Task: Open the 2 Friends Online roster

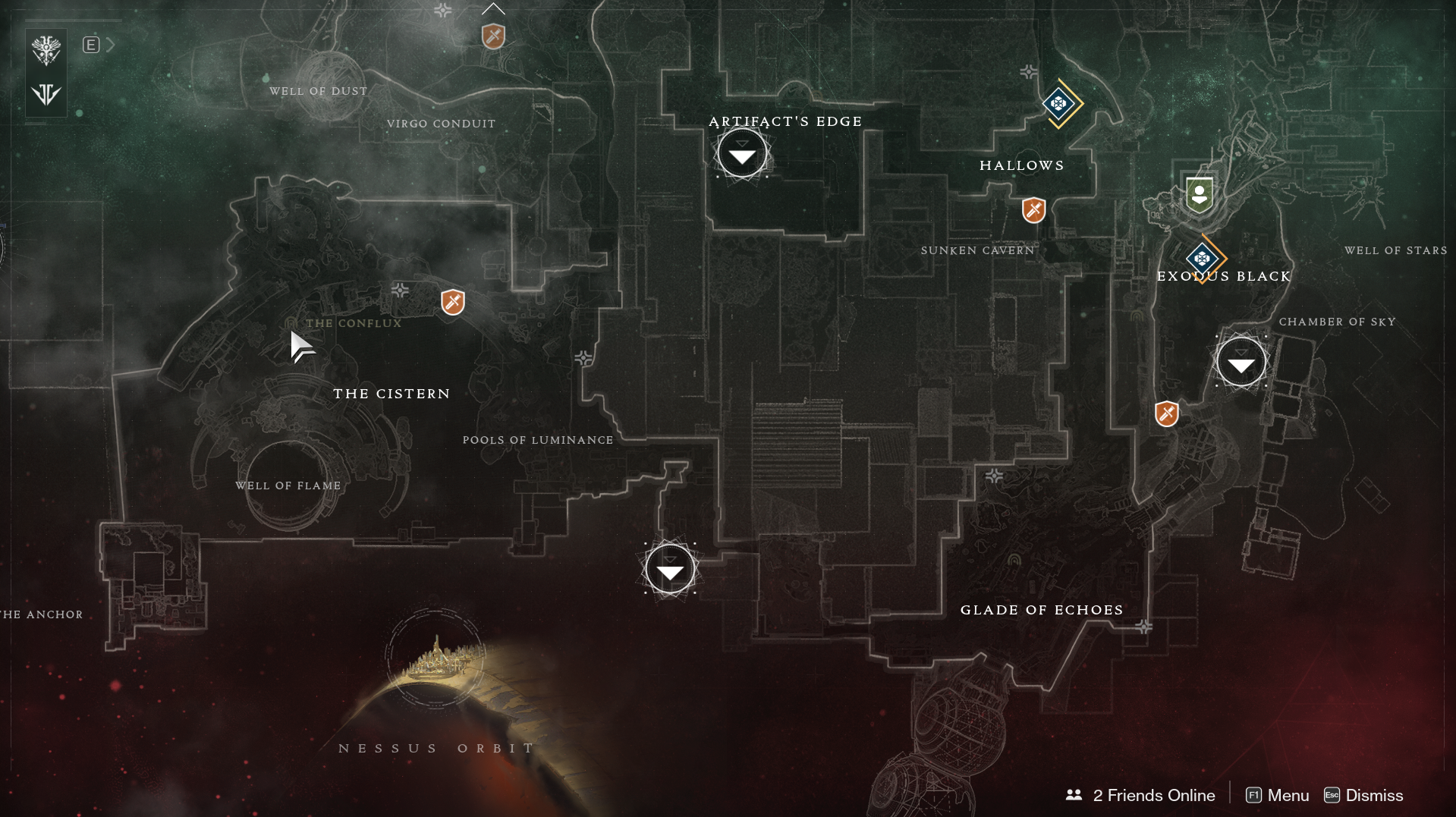Action: point(1141,795)
